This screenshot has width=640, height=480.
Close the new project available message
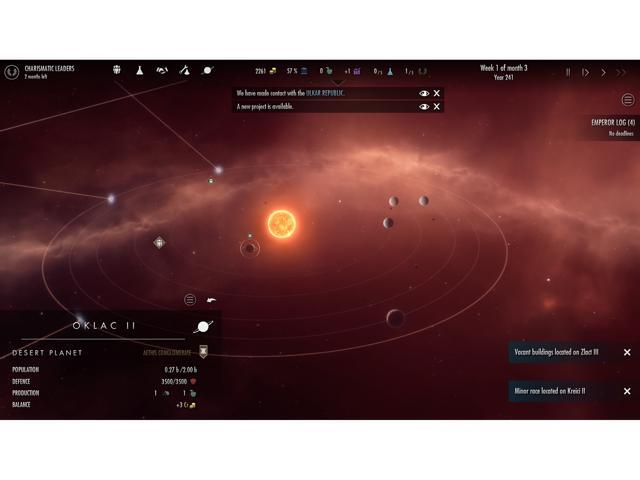437,106
